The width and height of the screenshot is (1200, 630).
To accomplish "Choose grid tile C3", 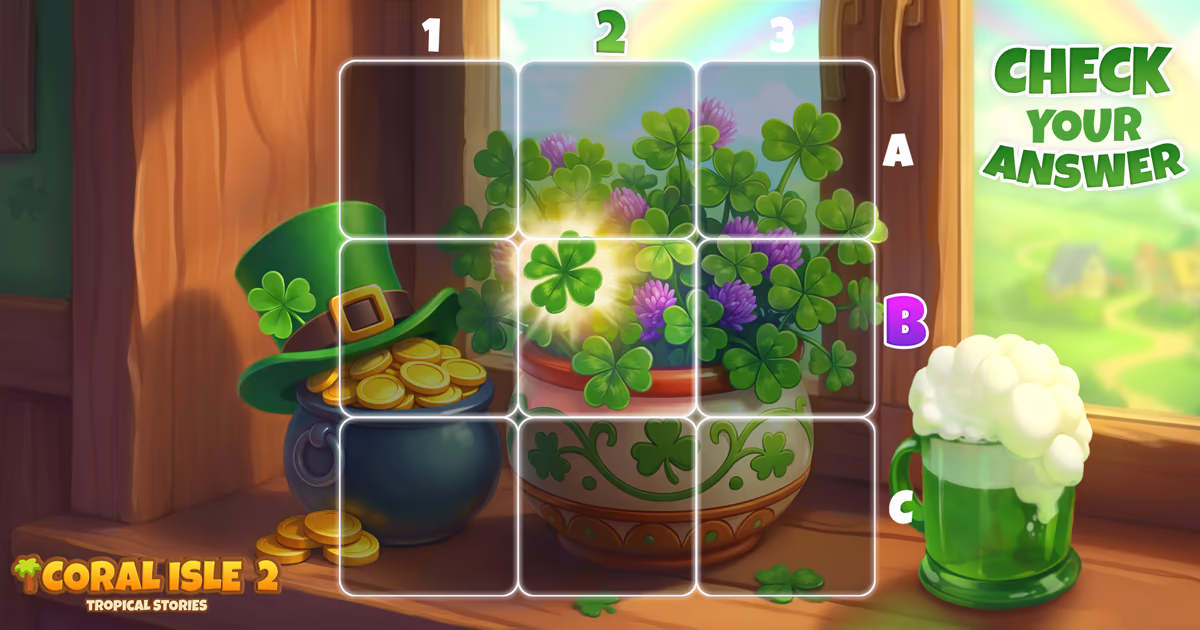I will (785, 505).
